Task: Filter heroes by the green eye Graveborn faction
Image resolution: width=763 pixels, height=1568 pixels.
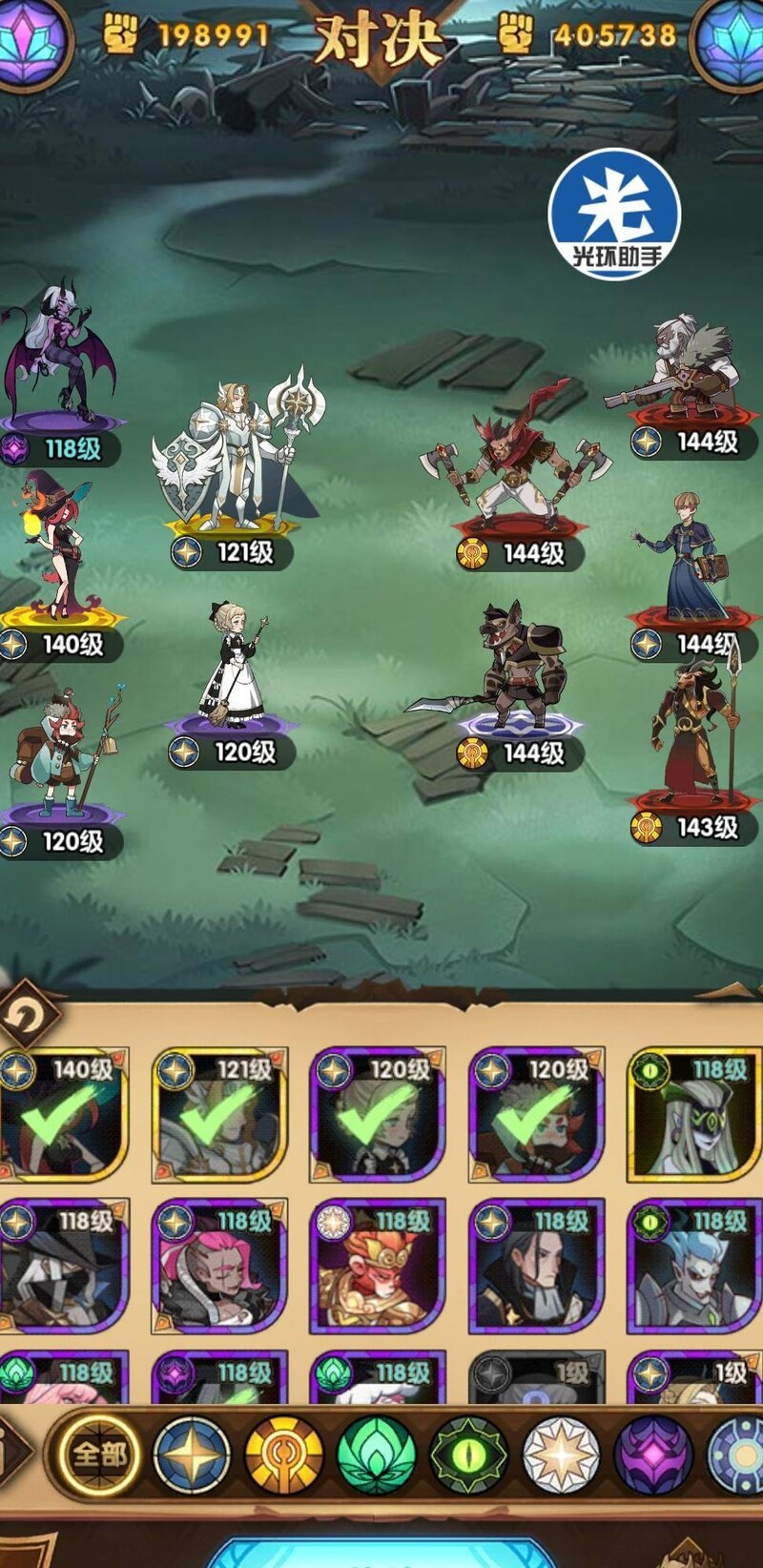Action: [468, 1455]
